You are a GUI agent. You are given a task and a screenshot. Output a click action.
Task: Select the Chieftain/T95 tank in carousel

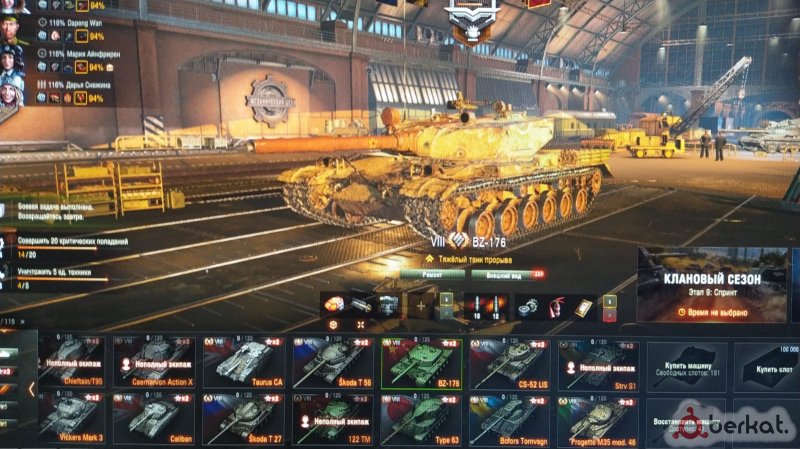click(x=70, y=362)
